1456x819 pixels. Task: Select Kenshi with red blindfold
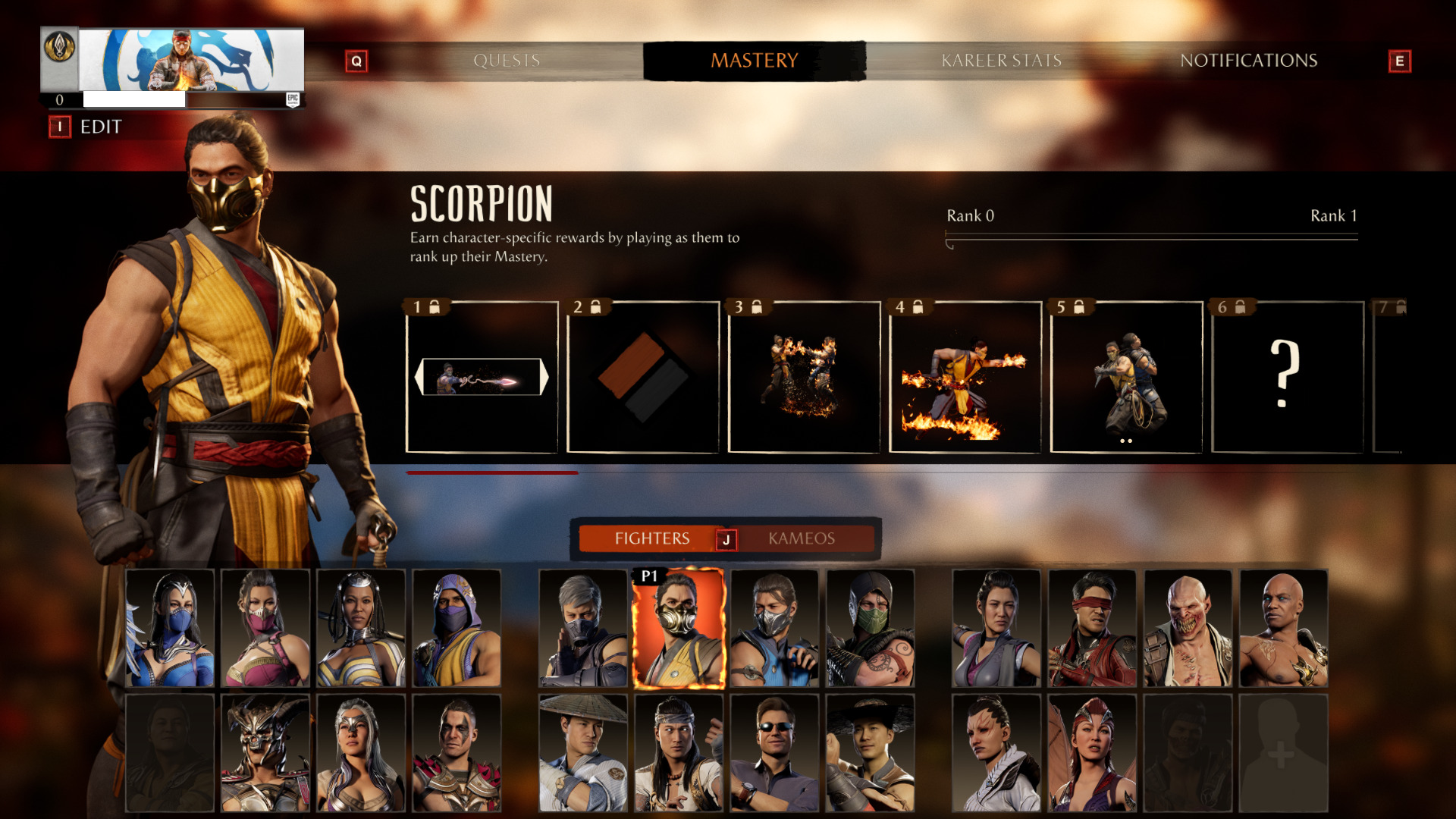(x=1092, y=629)
